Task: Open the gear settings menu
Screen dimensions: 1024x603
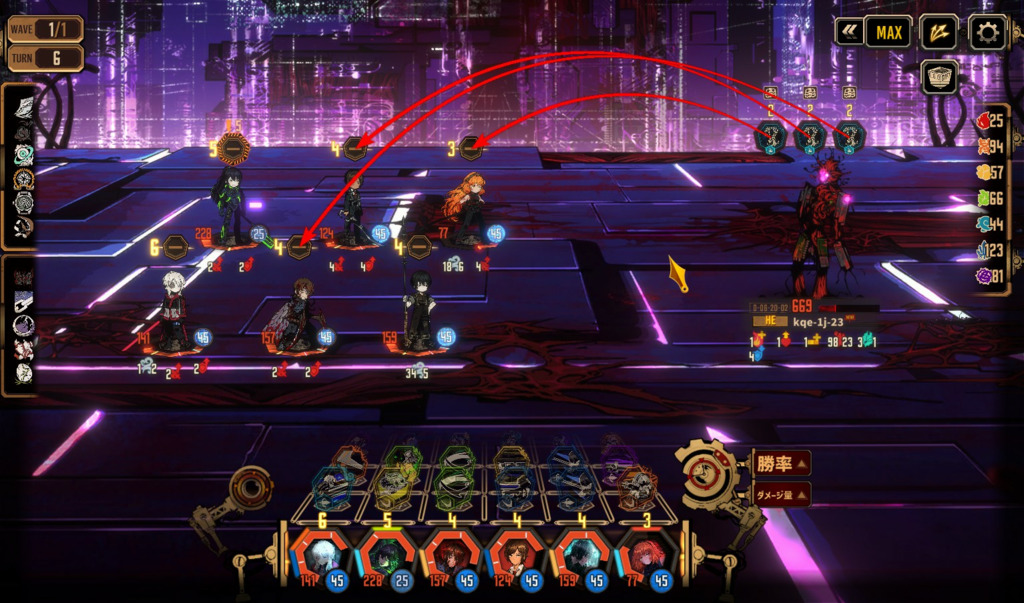Action: click(x=987, y=33)
